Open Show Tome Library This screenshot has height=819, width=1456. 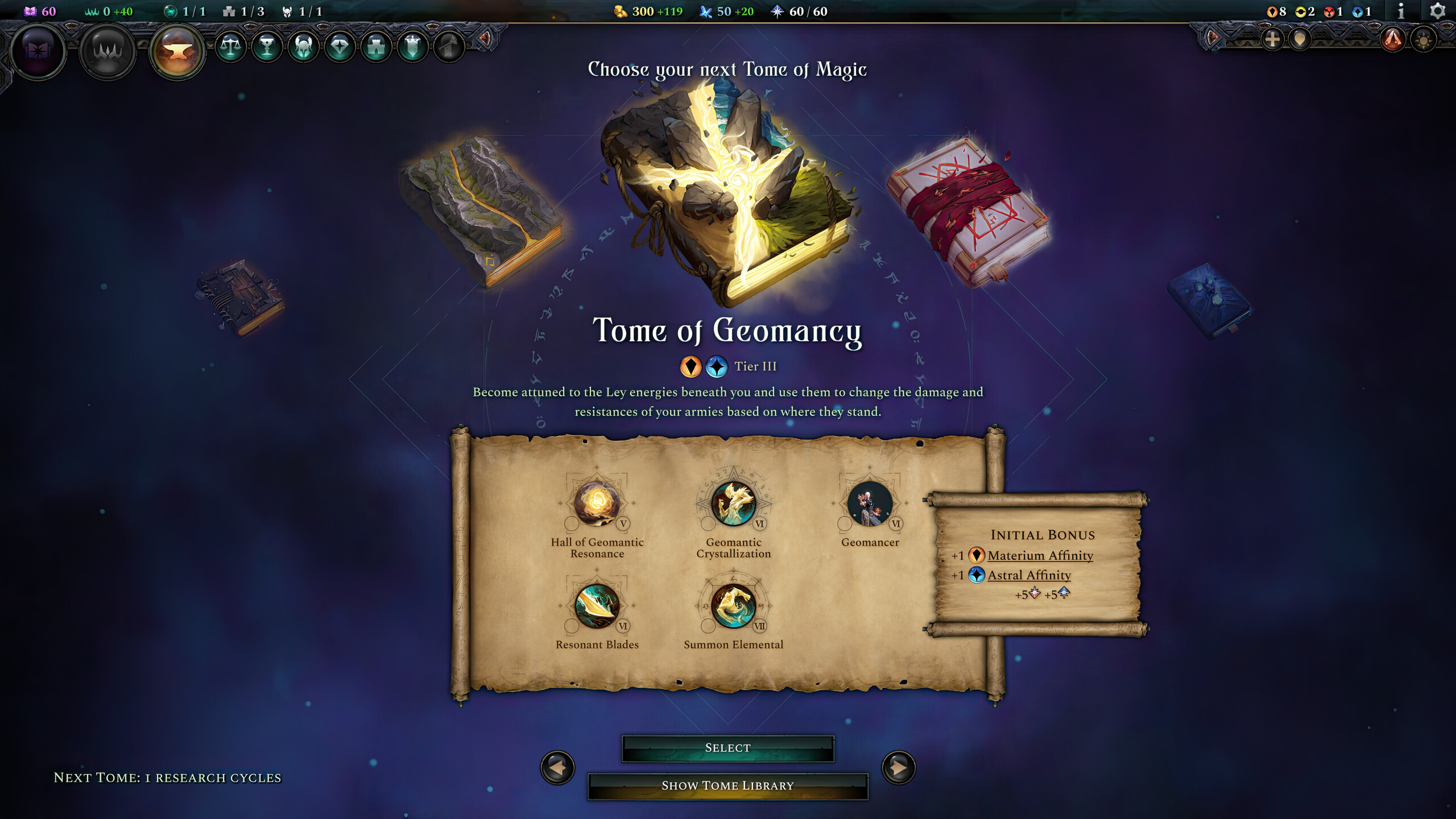[728, 785]
